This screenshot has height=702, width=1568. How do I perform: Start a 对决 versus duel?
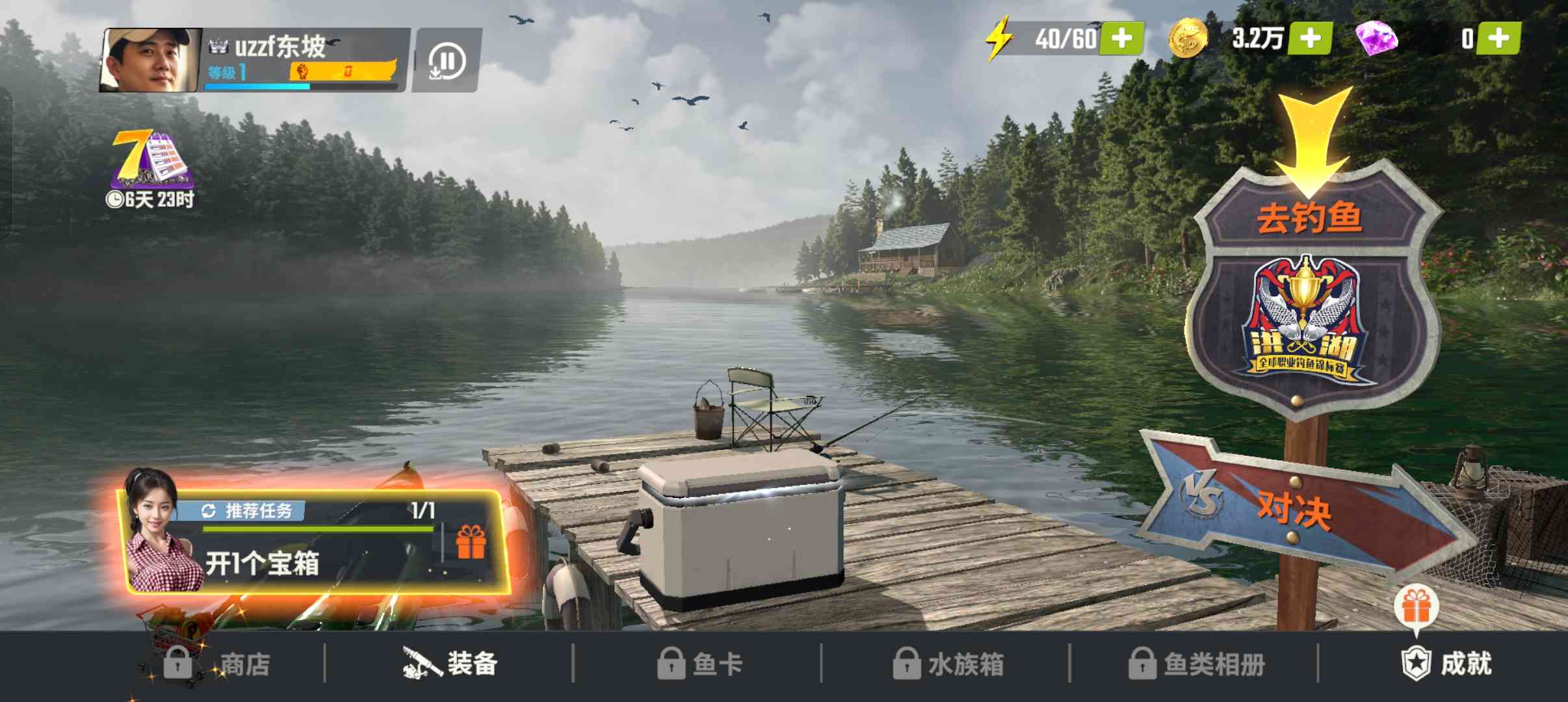click(x=1294, y=508)
